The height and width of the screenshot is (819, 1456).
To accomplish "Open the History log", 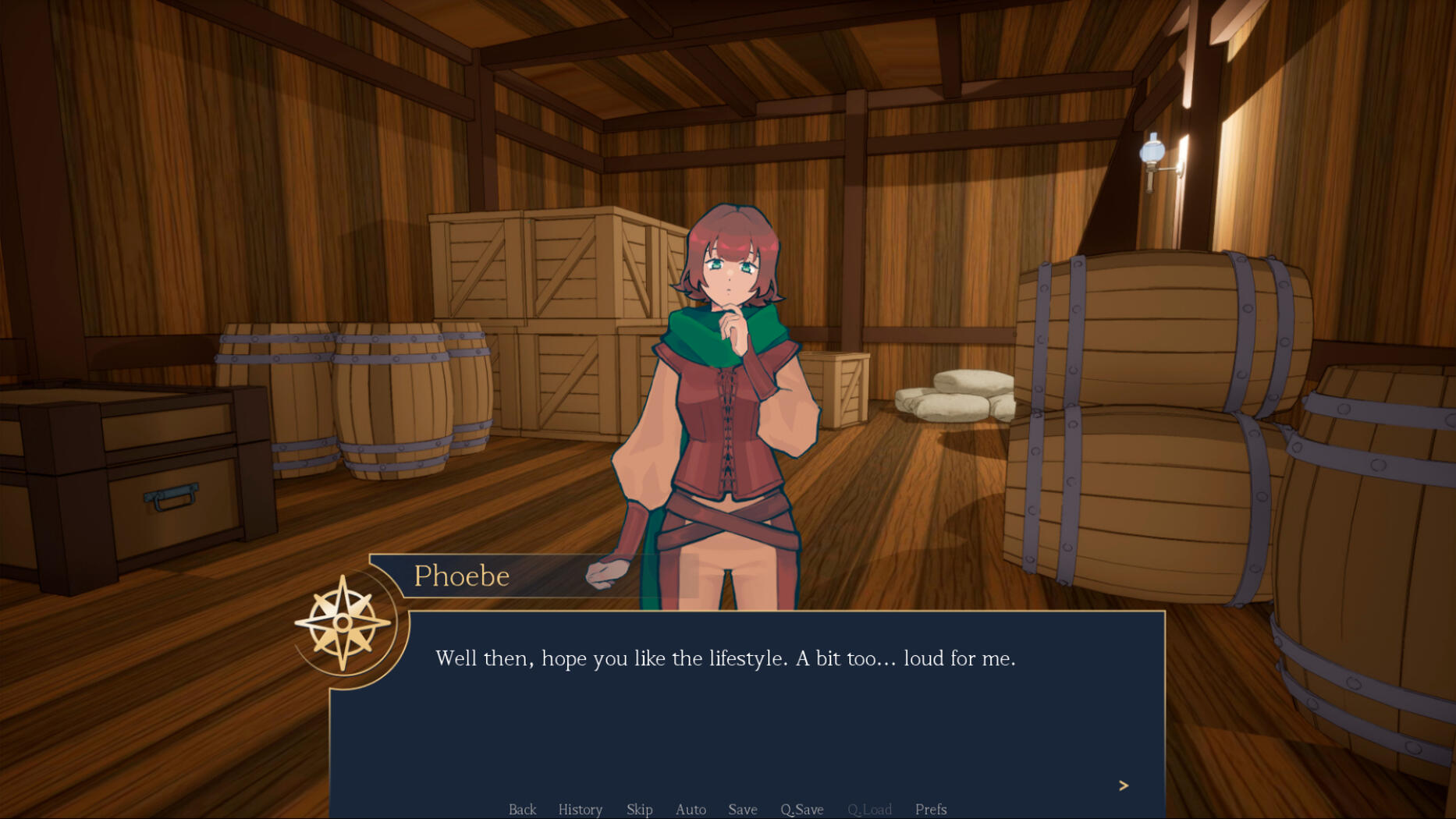I will 580,809.
